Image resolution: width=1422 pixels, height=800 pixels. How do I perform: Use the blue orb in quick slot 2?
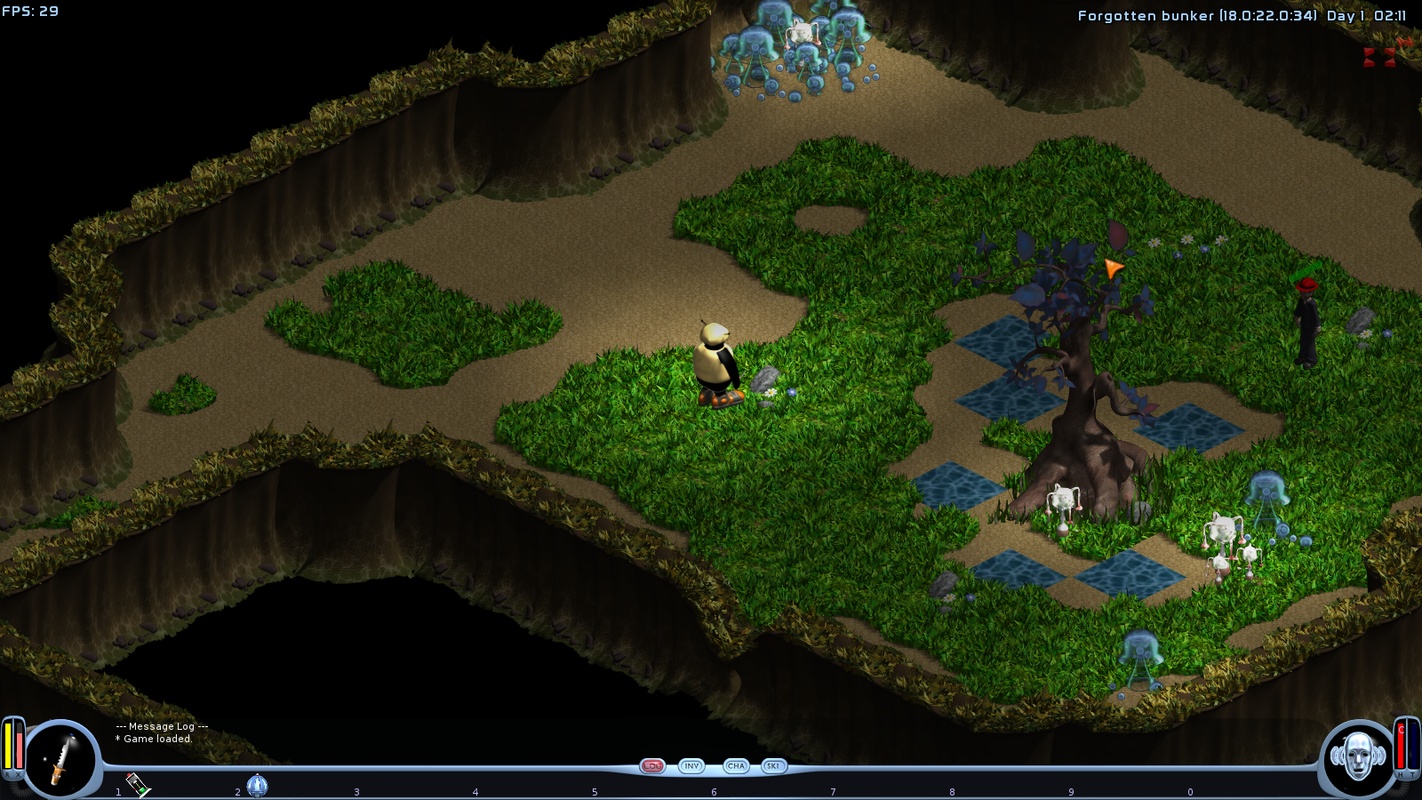pyautogui.click(x=257, y=785)
